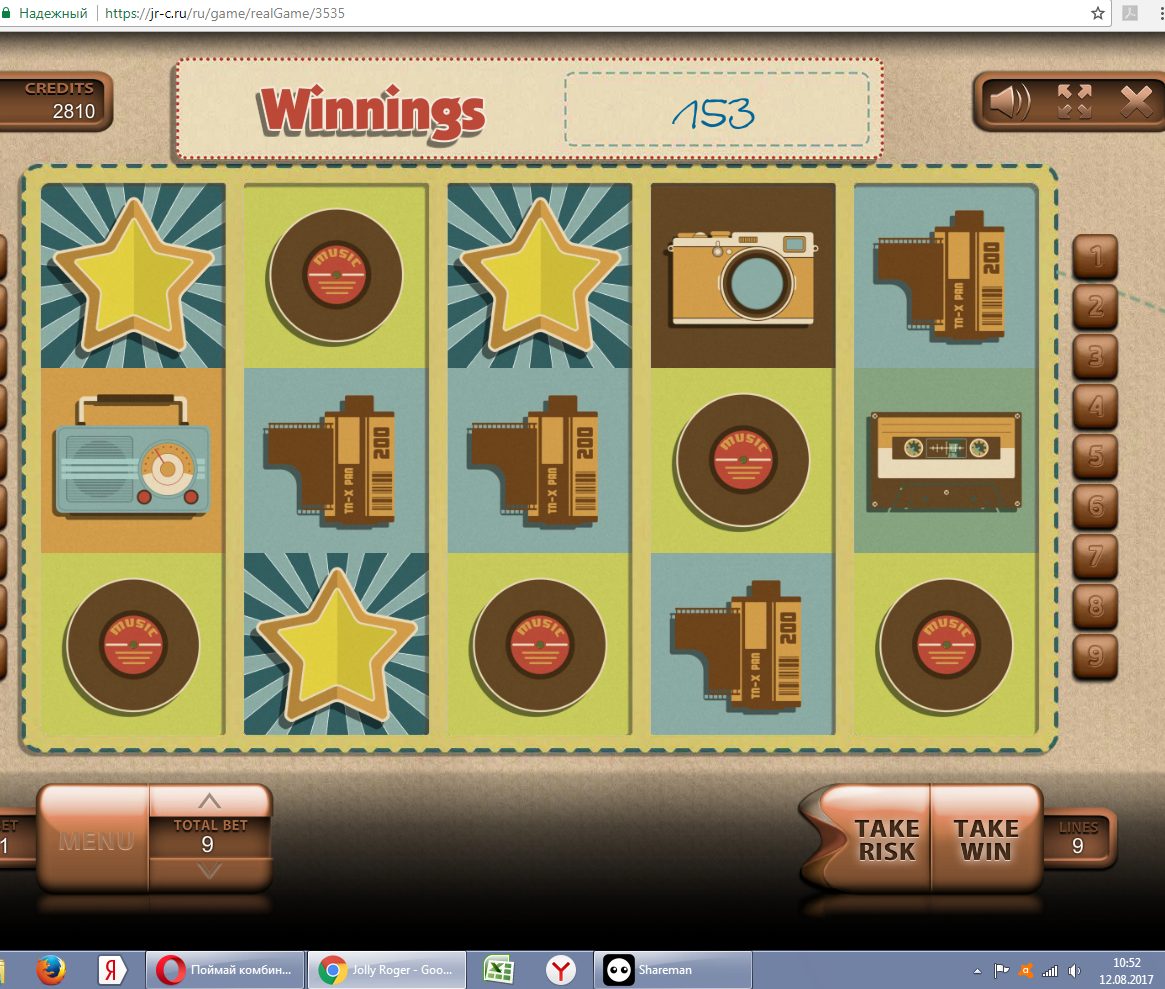Bookmark the page with the star icon
Image resolution: width=1165 pixels, height=989 pixels.
pyautogui.click(x=1098, y=14)
